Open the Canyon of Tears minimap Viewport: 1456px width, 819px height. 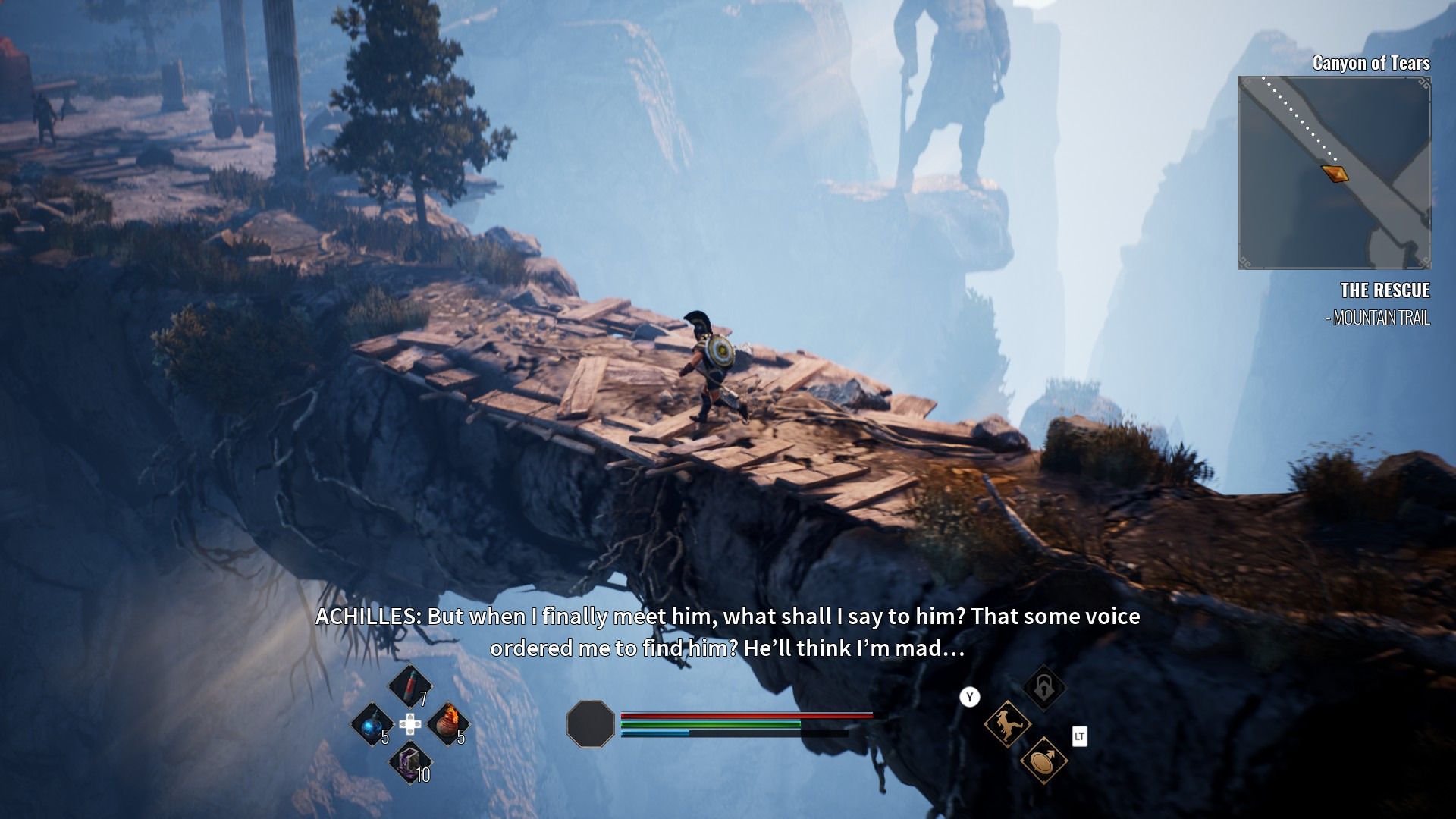click(x=1334, y=173)
